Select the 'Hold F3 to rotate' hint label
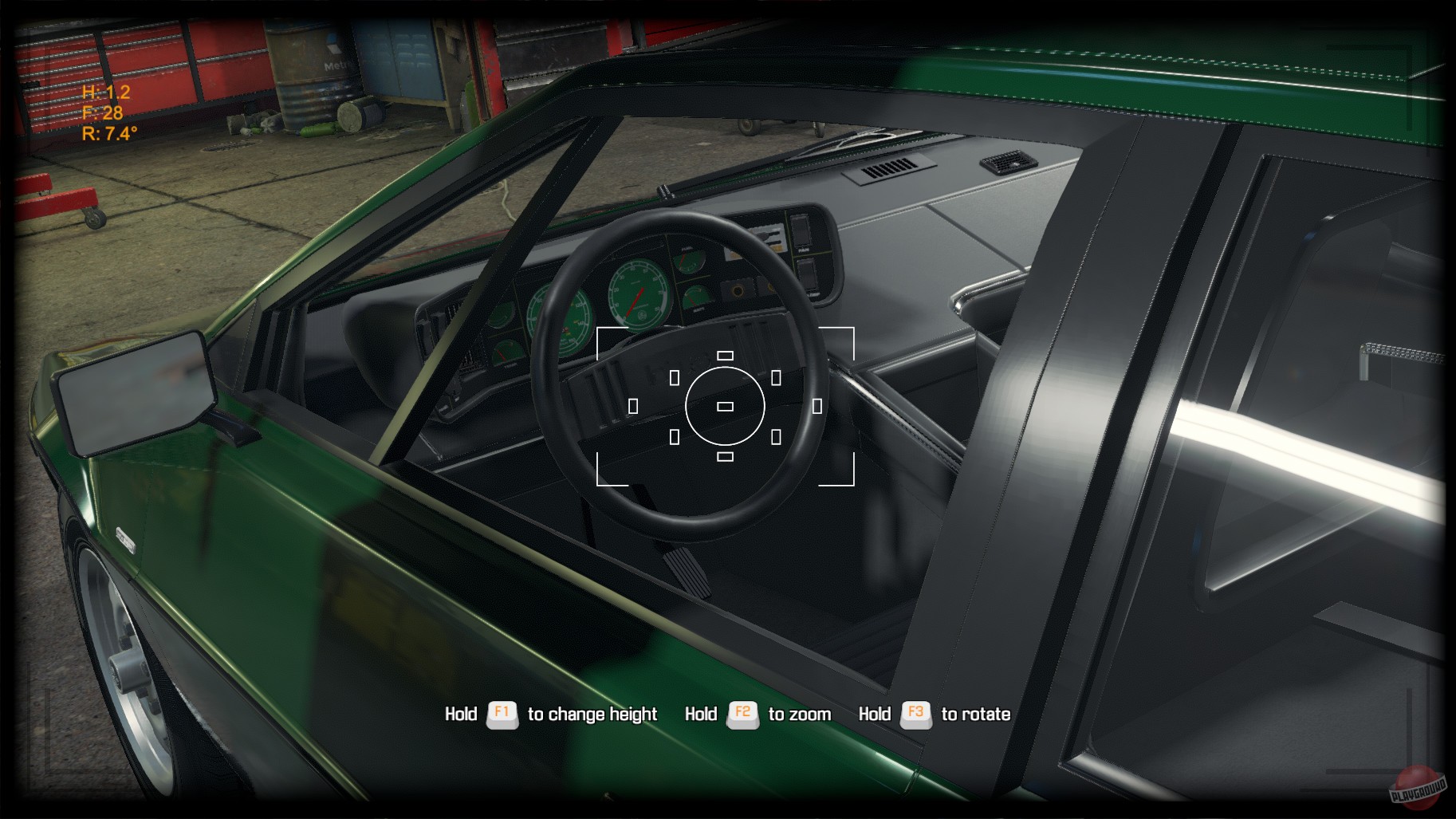 [935, 715]
